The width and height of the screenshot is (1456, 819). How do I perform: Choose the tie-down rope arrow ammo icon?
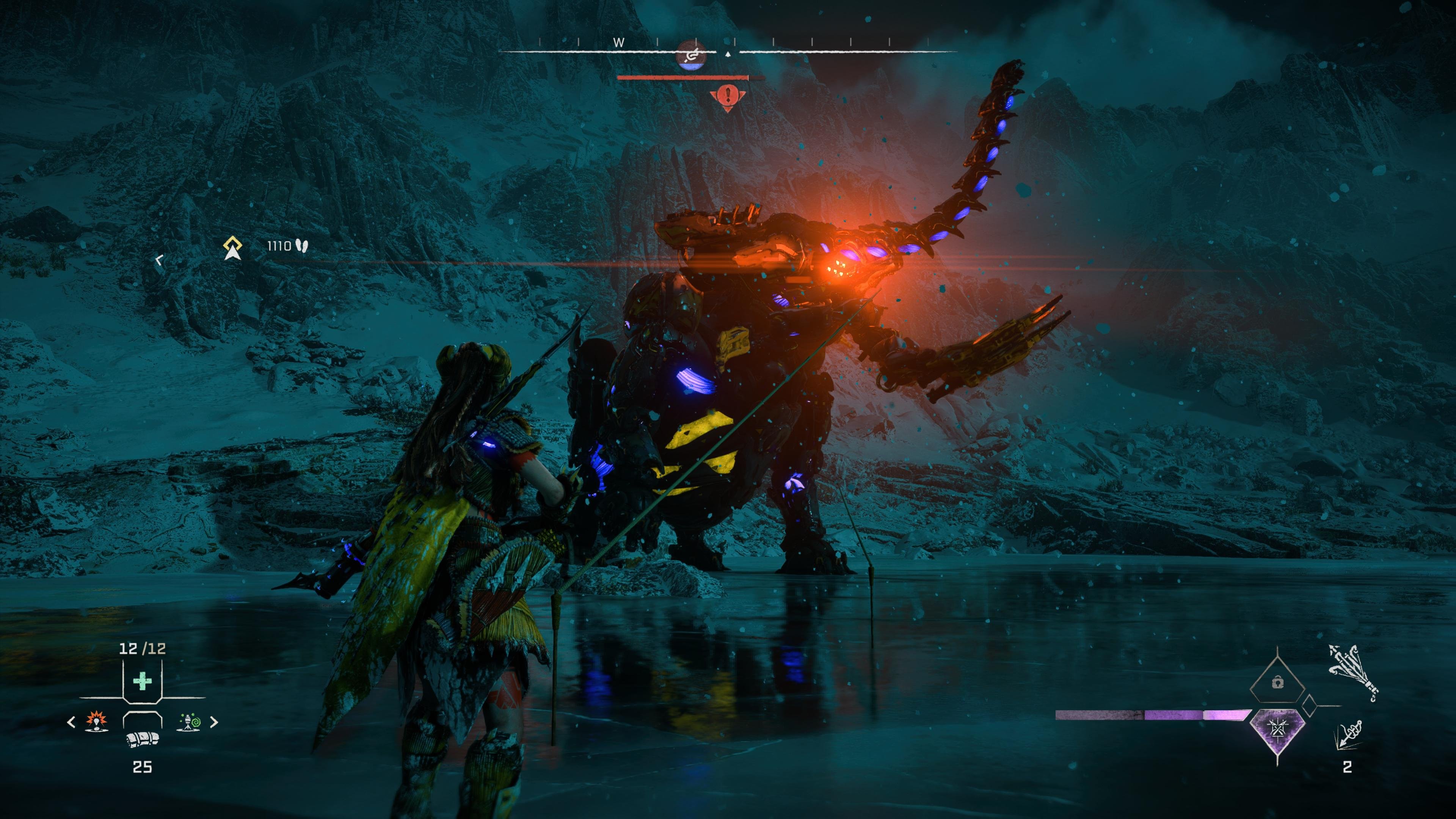[x=1348, y=735]
